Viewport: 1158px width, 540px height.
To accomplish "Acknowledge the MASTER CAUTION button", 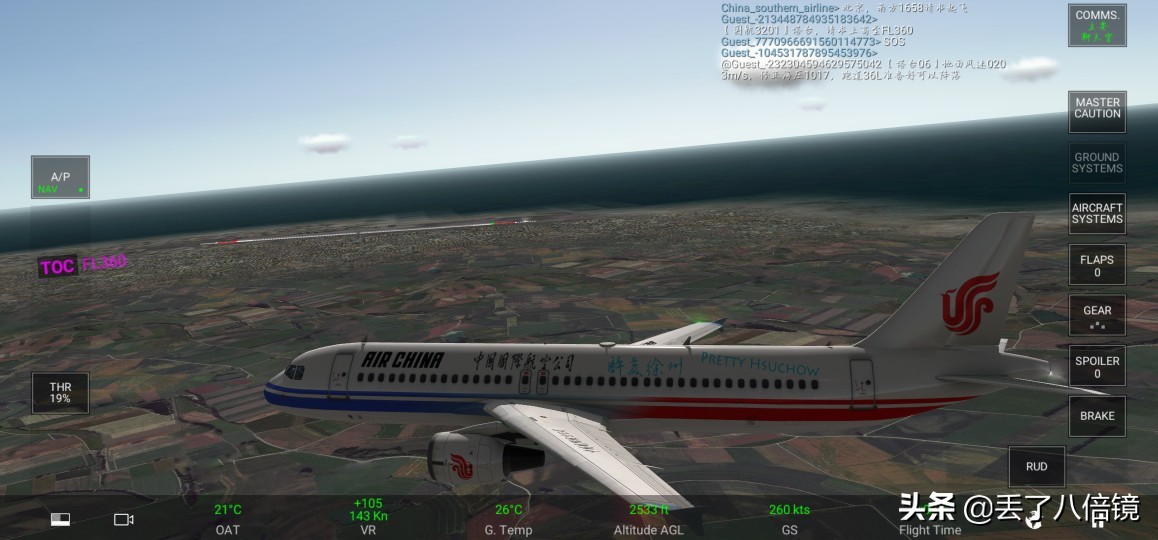I will tap(1097, 109).
